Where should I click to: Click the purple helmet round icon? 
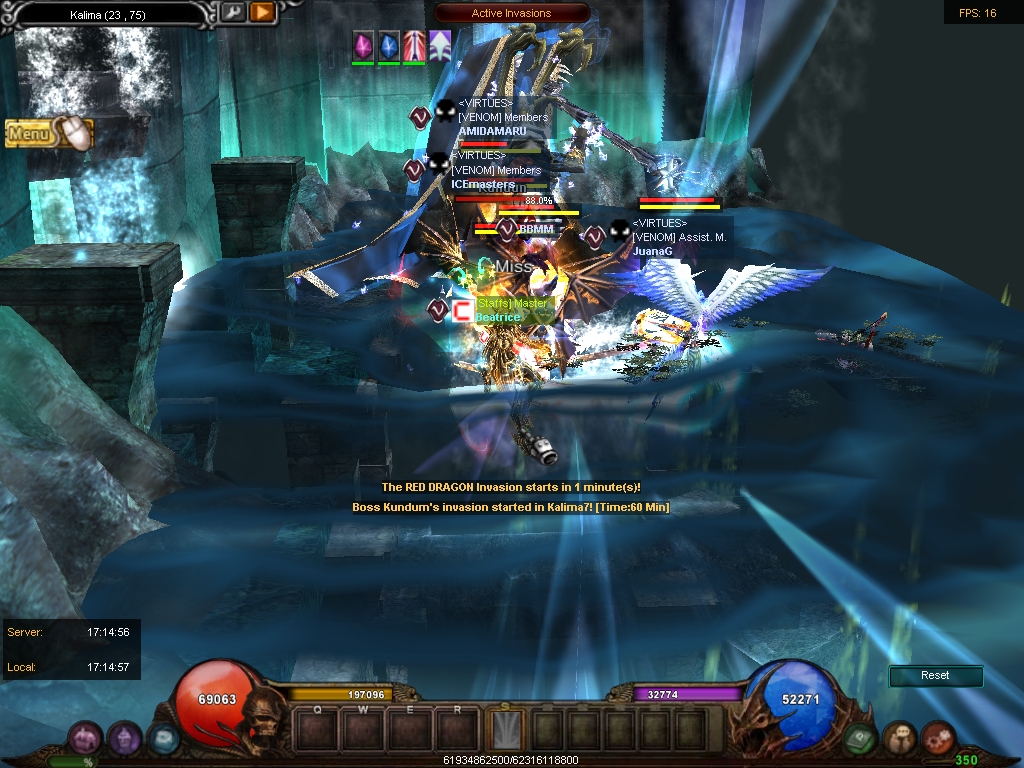(x=124, y=738)
